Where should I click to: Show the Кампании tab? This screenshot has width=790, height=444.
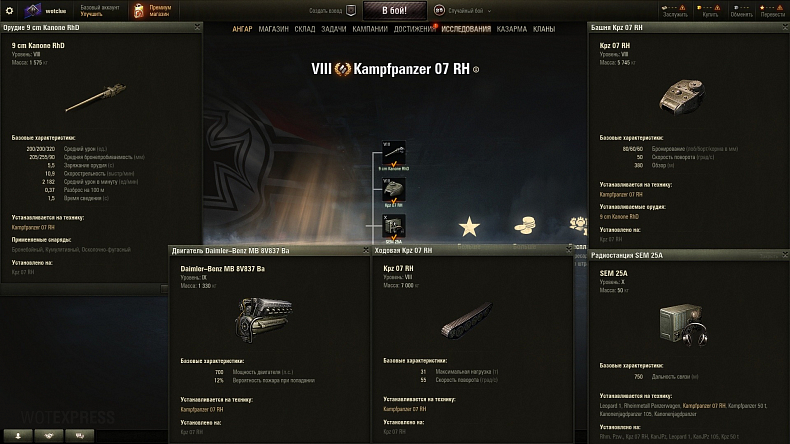click(370, 29)
